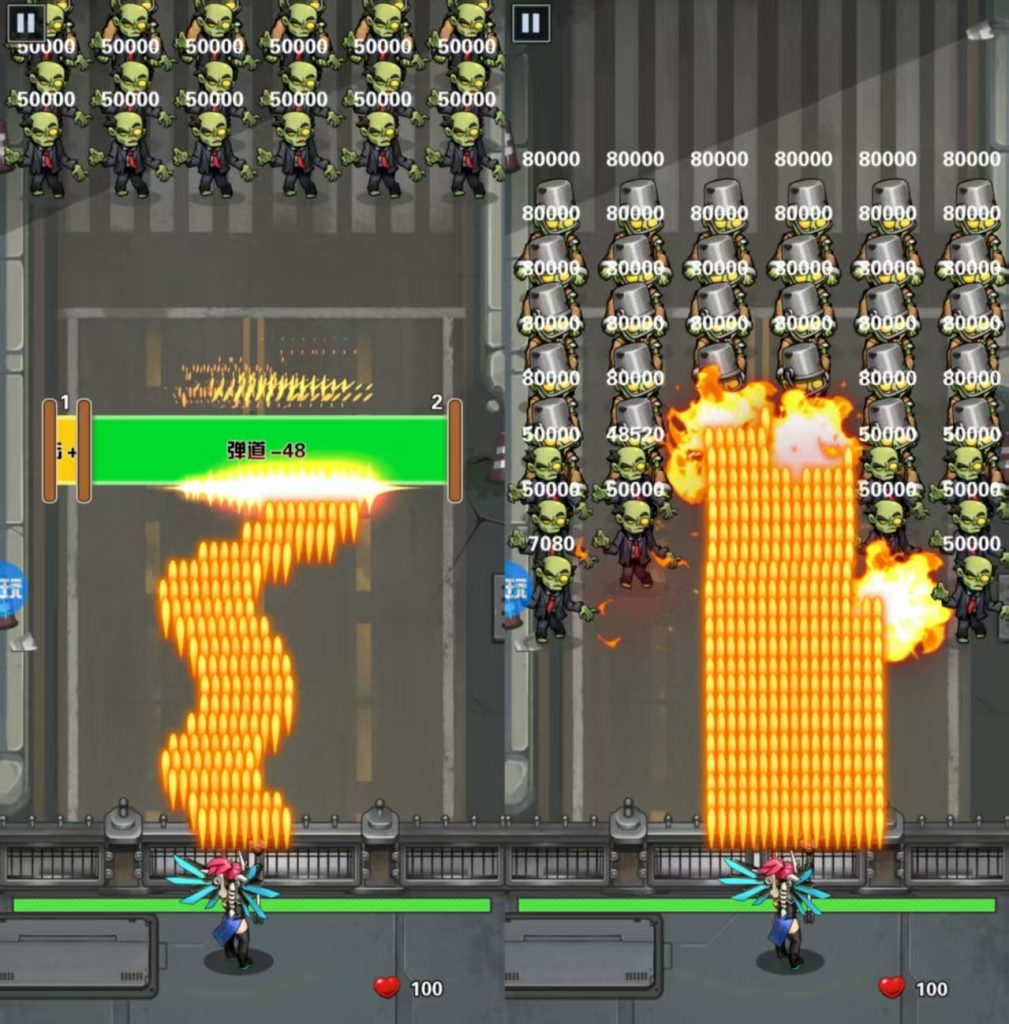The width and height of the screenshot is (1009, 1024).
Task: Pause the game with bucket-head zombies
Action: 531,23
